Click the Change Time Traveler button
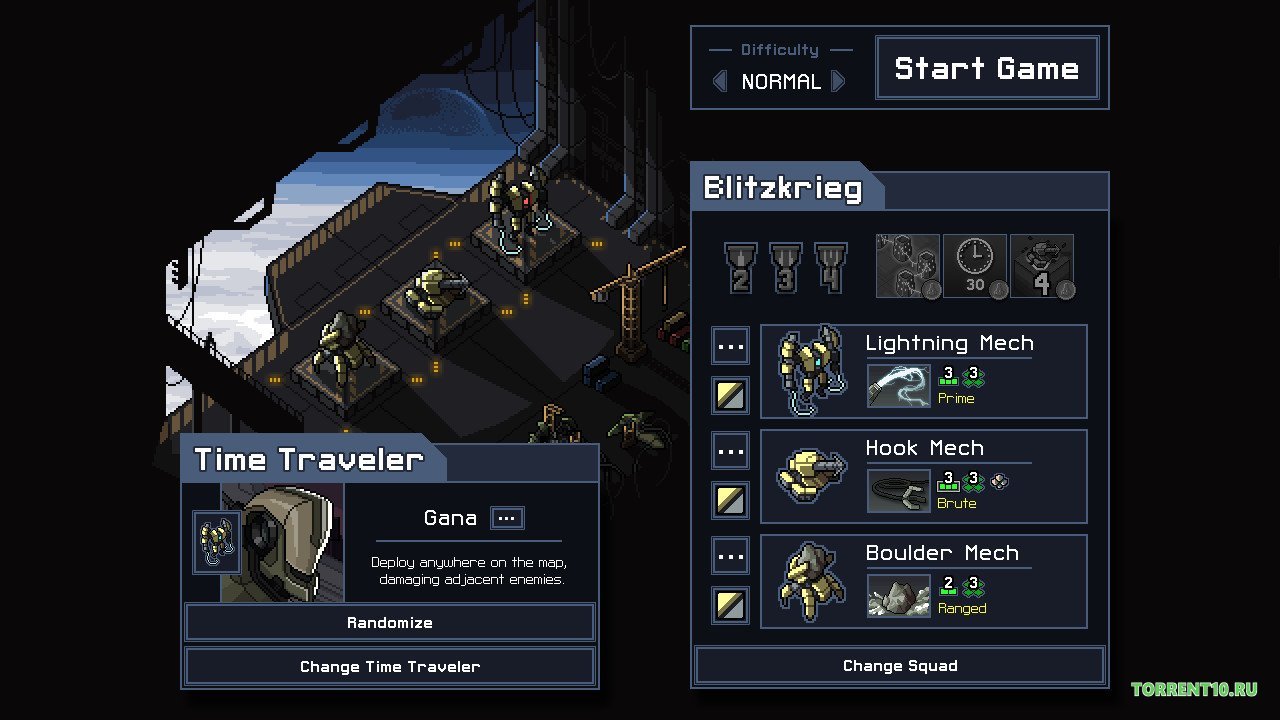 pos(389,666)
